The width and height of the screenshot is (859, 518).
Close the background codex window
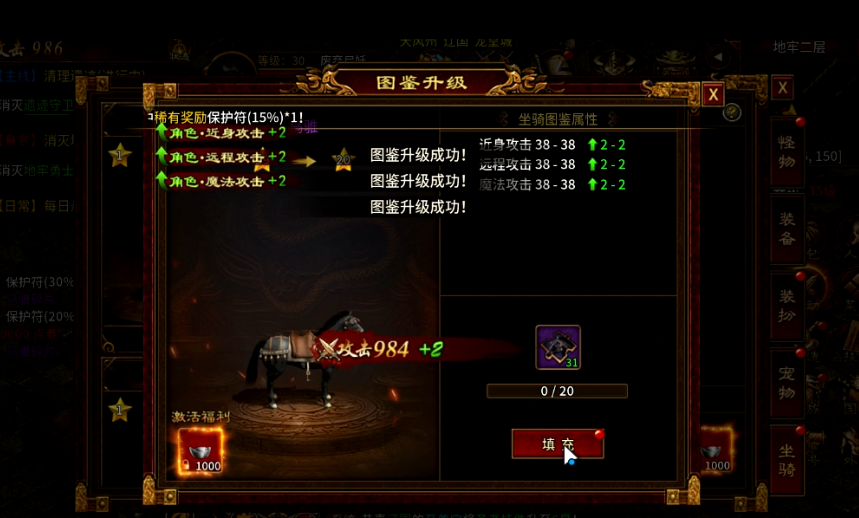(783, 88)
